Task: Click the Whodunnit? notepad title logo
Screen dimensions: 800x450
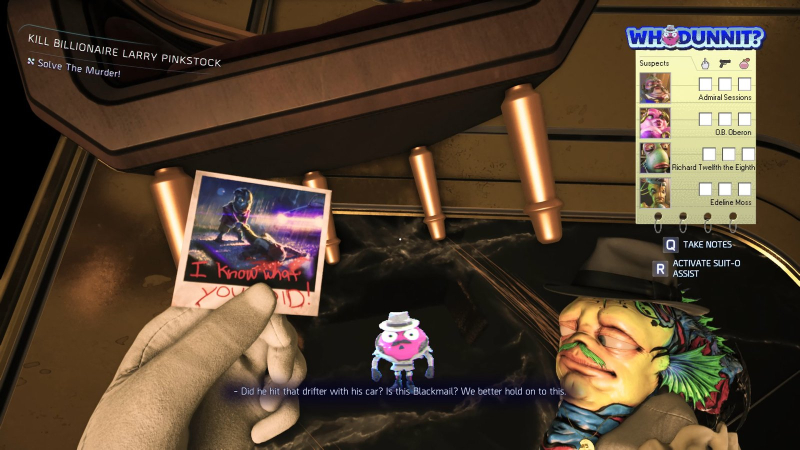Action: 695,38
